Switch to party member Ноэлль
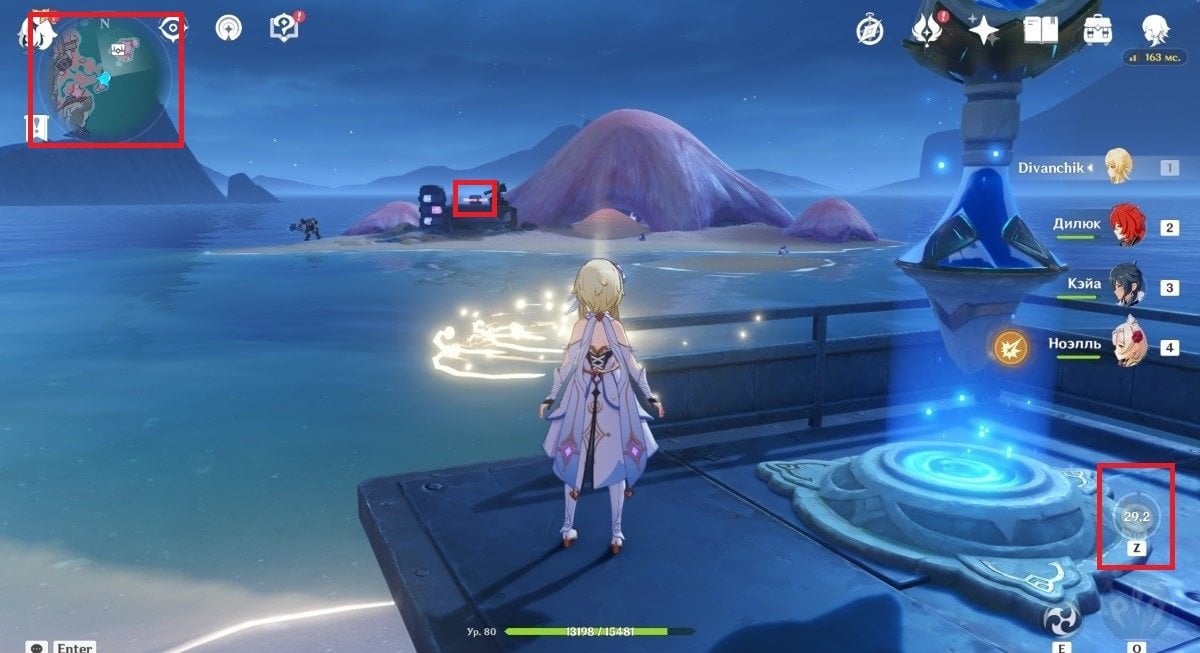 (1126, 347)
